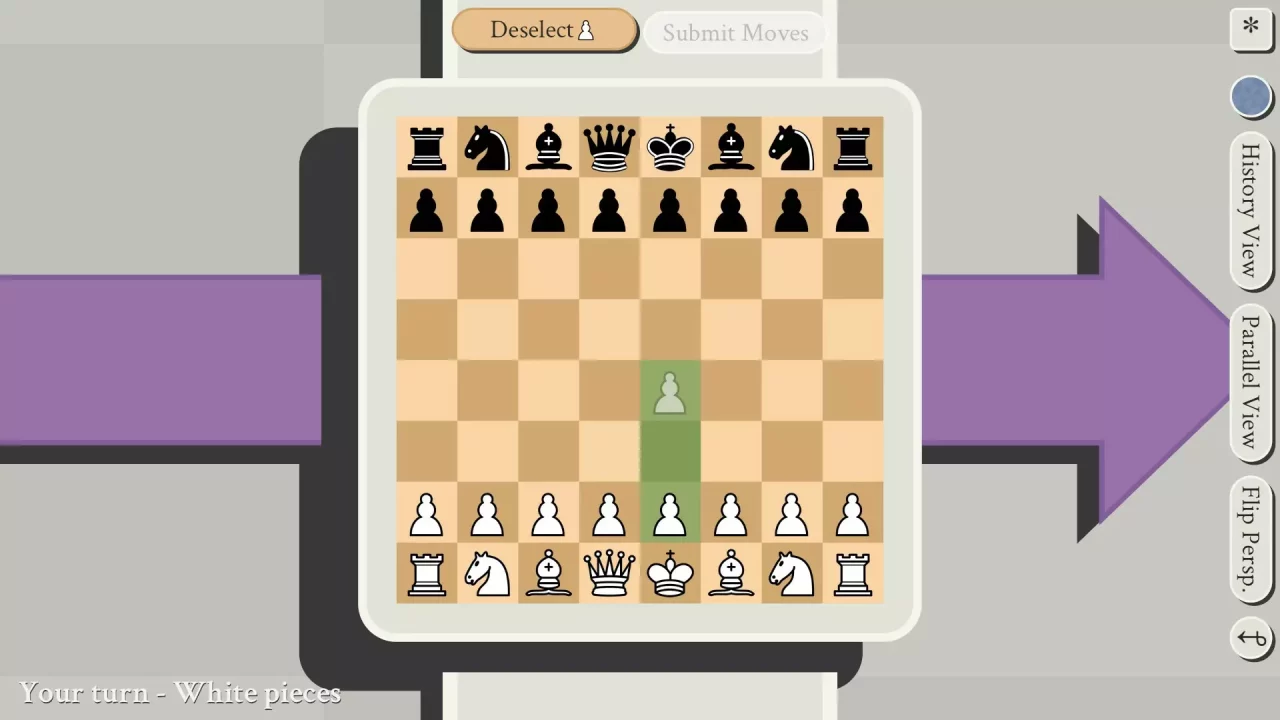Select the black knight on b8

click(x=487, y=147)
